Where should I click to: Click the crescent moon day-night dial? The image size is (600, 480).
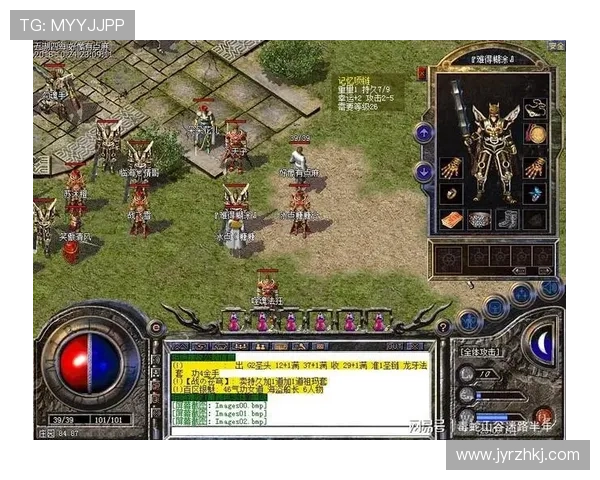[541, 347]
